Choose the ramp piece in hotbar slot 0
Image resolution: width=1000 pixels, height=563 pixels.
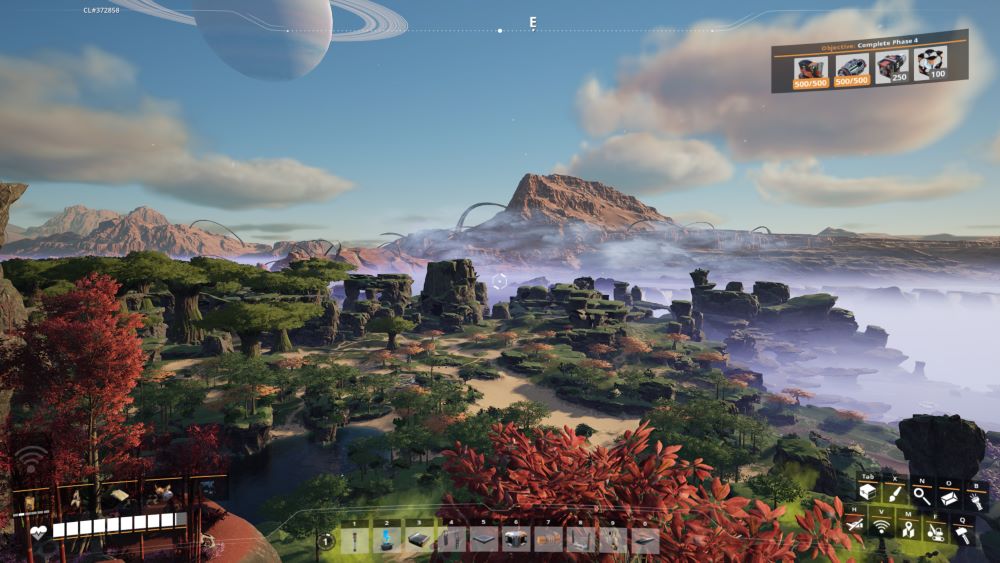tap(645, 540)
